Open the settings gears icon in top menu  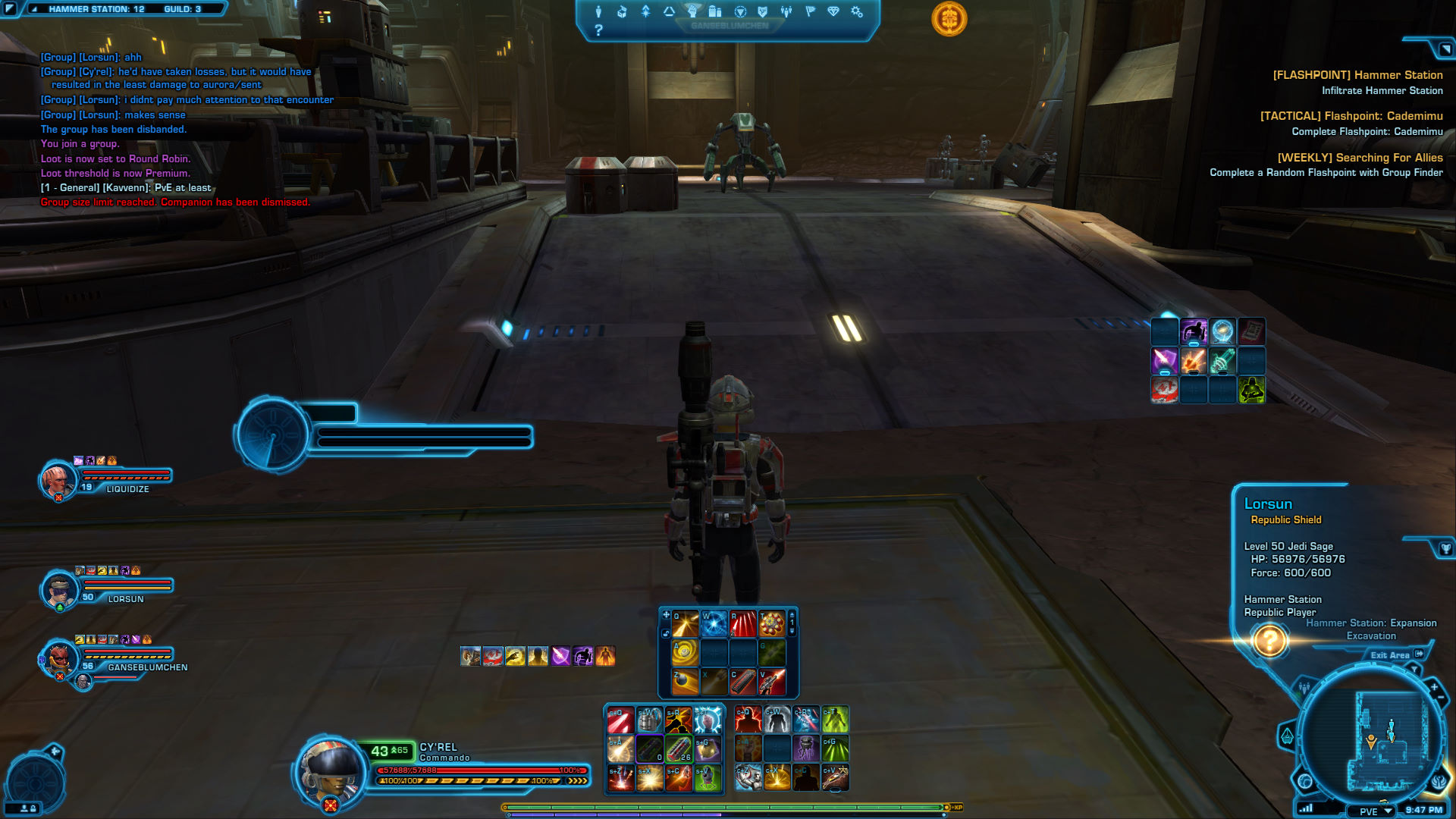click(857, 11)
